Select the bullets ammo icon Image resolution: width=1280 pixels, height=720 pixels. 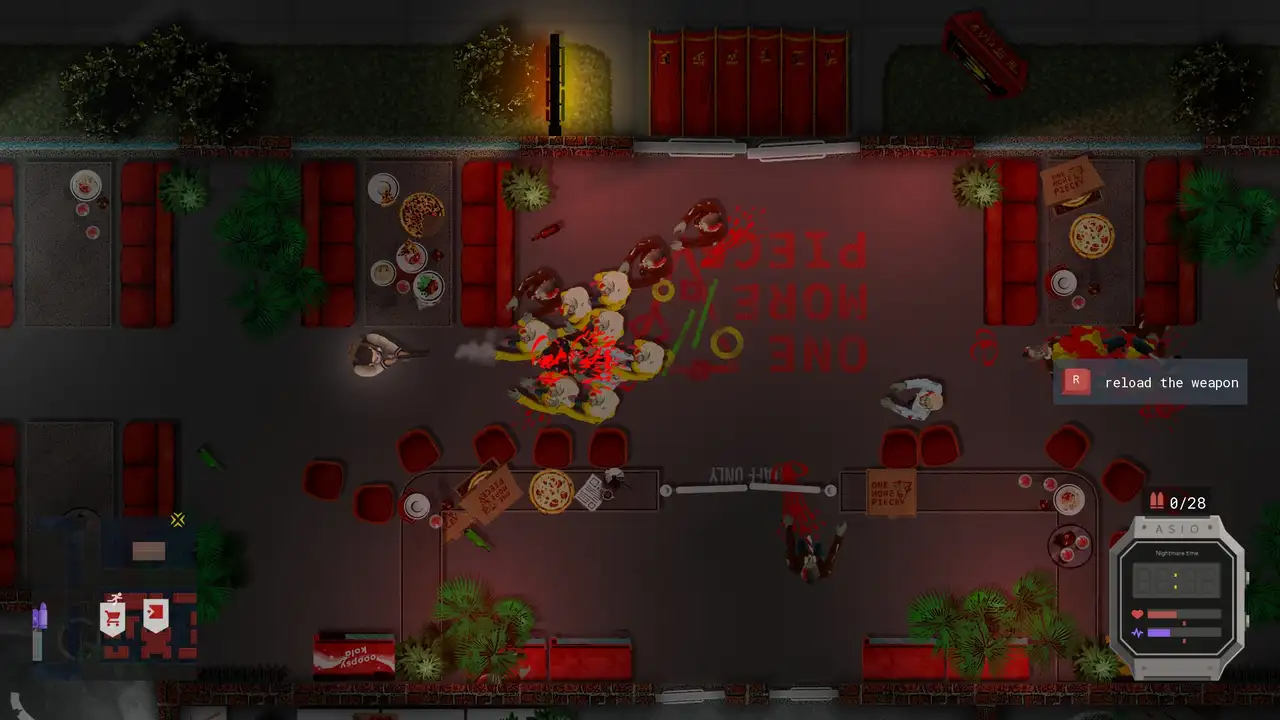(1157, 501)
